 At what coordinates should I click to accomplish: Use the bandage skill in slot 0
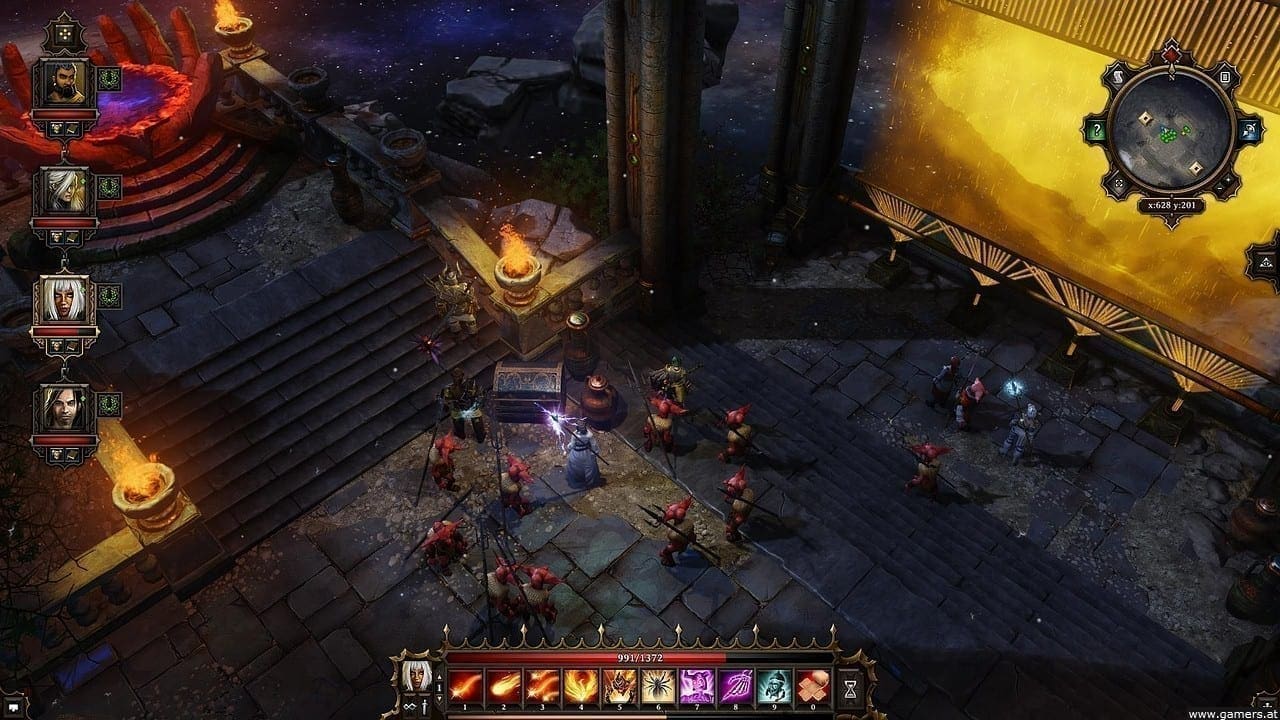813,684
